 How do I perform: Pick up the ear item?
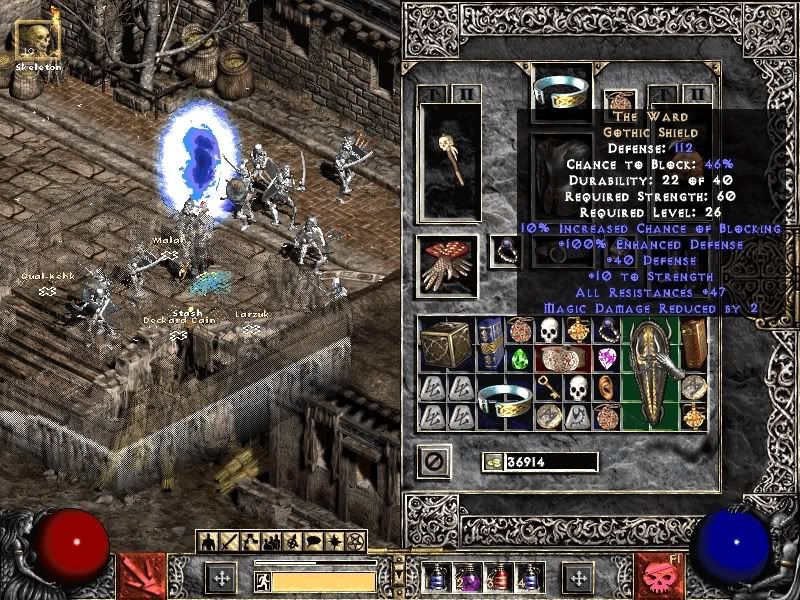click(607, 388)
